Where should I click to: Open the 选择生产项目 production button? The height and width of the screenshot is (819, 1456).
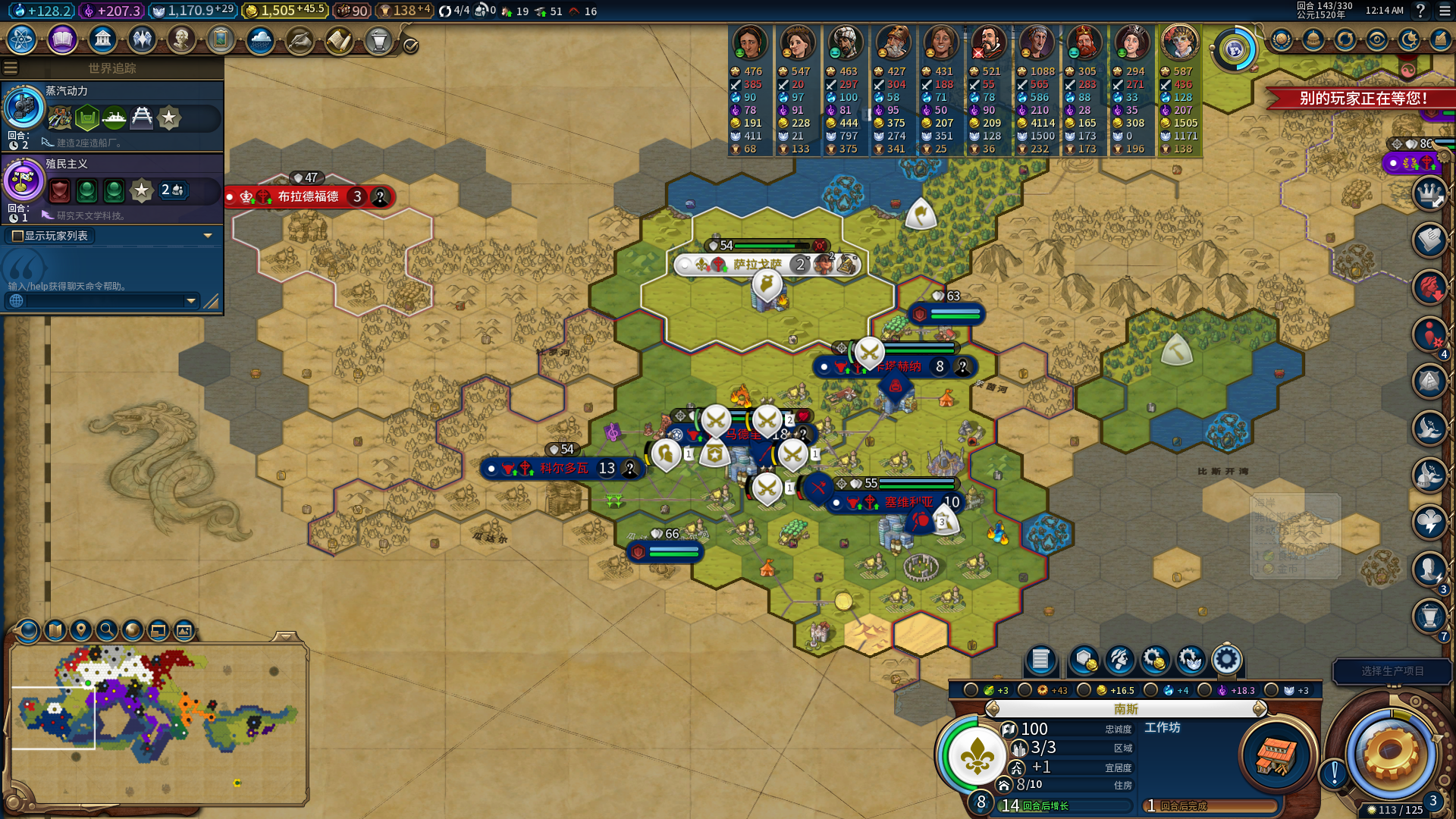coord(1392,671)
